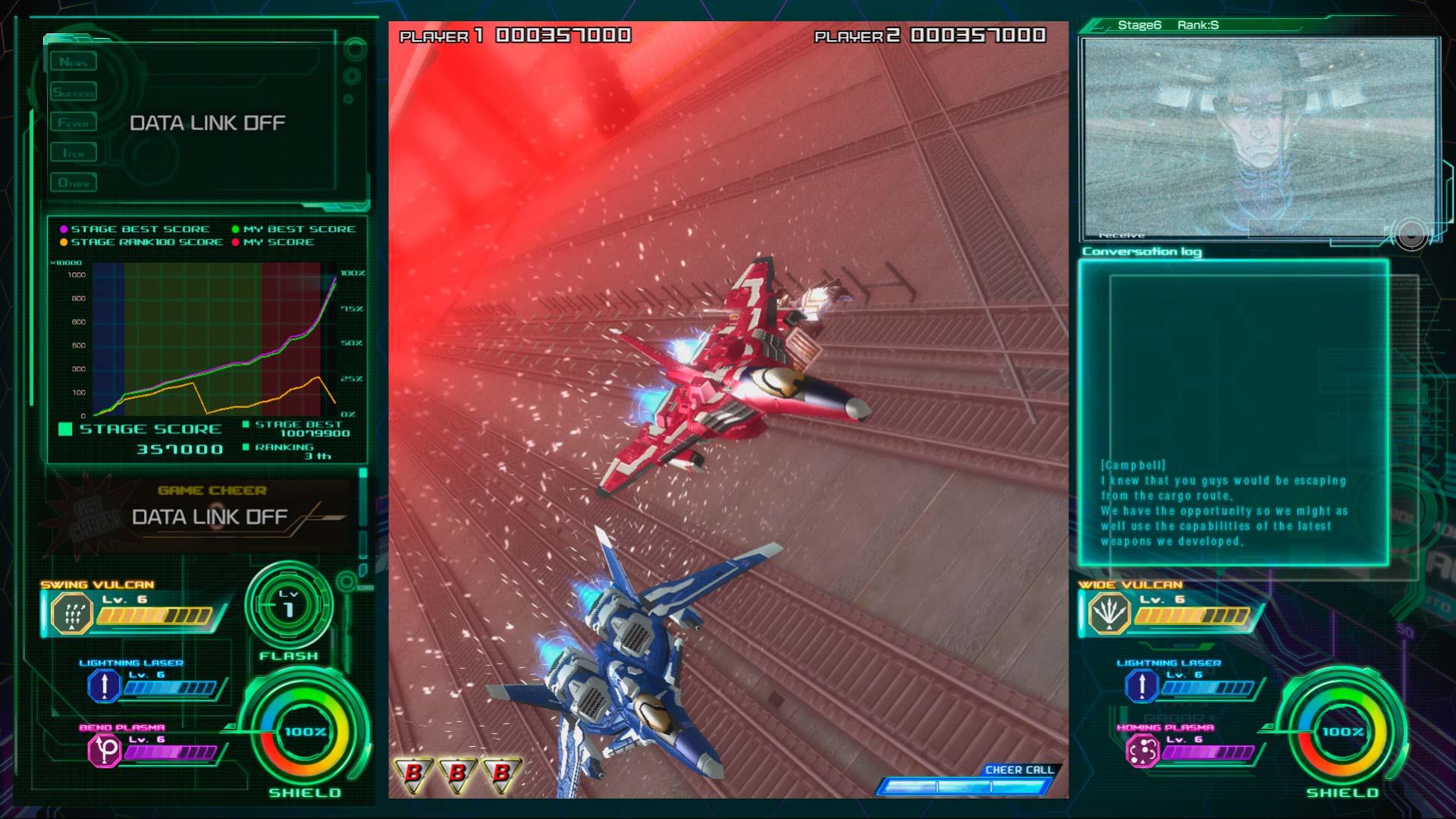Open the Campbell video feed window
This screenshot has height=819, width=1456.
pyautogui.click(x=1259, y=138)
